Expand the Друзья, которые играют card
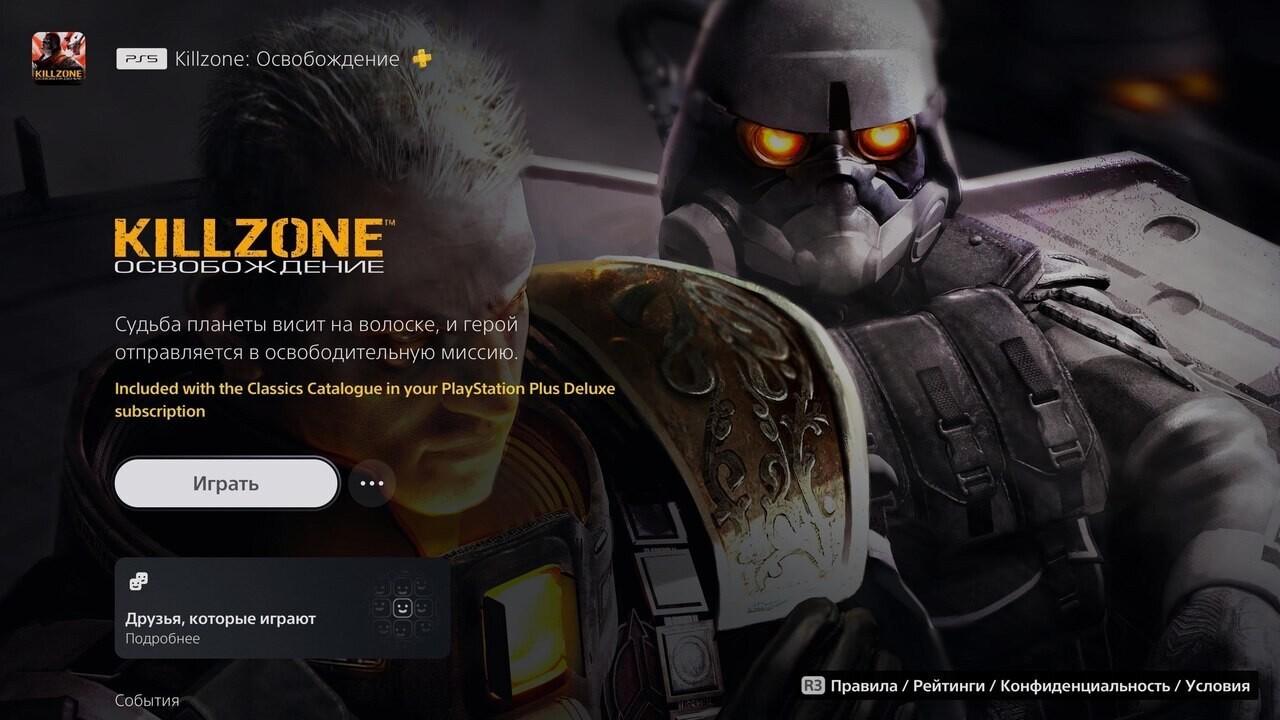The width and height of the screenshot is (1280, 720). [280, 607]
